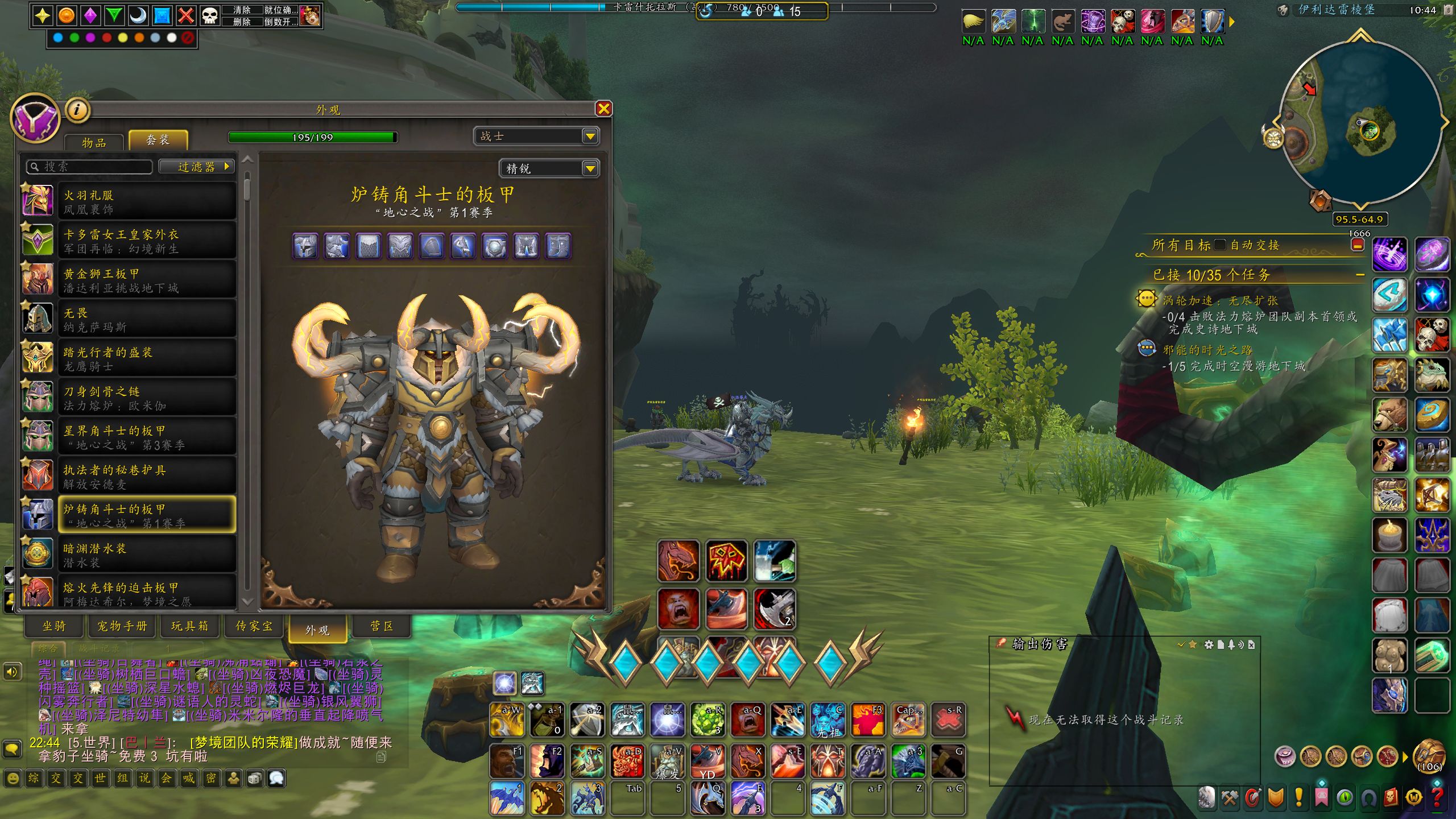The height and width of the screenshot is (819, 1456).
Task: Select the skull raid target marker
Action: [x=210, y=15]
